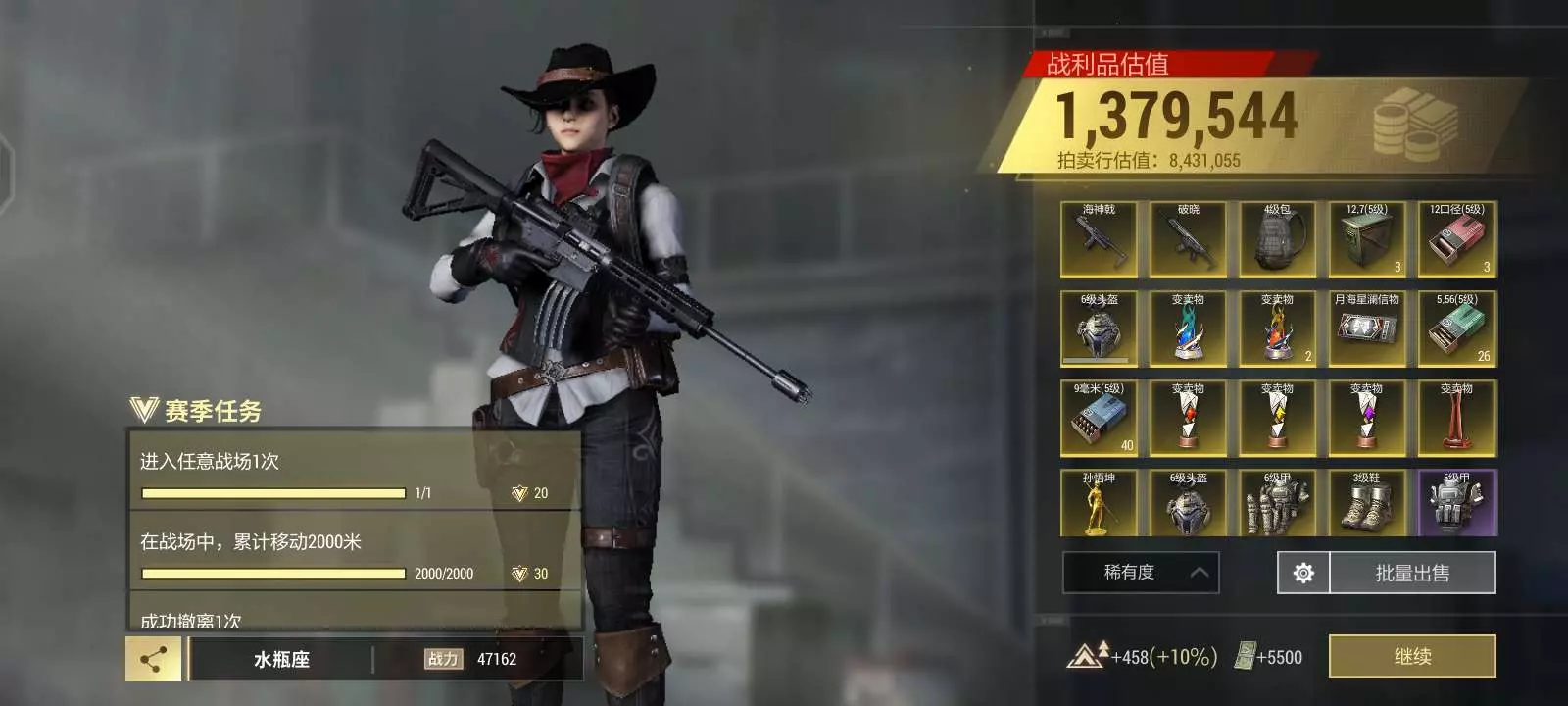
Task: Open the gear settings beside bulk sell
Action: coord(1303,573)
